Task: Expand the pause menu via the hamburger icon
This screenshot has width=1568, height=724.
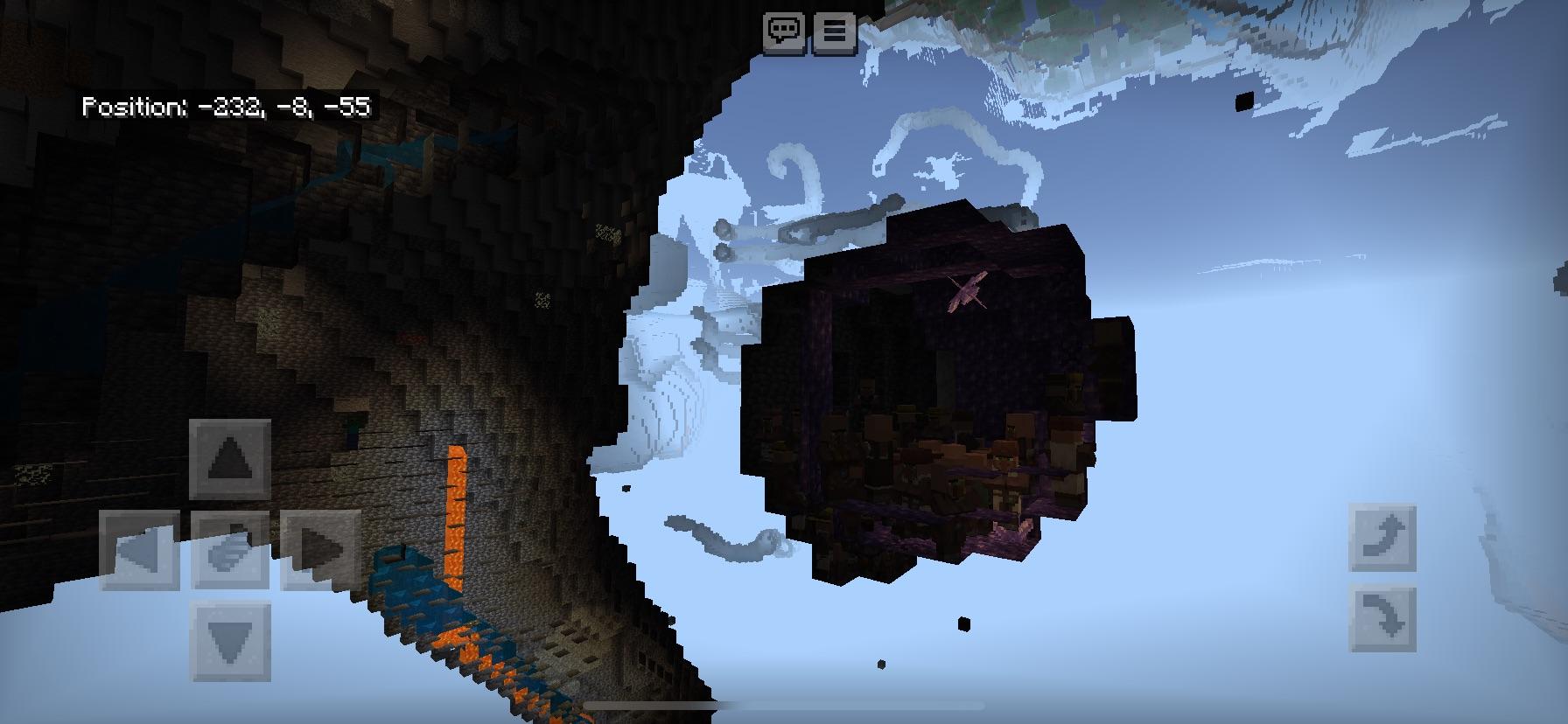Action: pyautogui.click(x=834, y=31)
